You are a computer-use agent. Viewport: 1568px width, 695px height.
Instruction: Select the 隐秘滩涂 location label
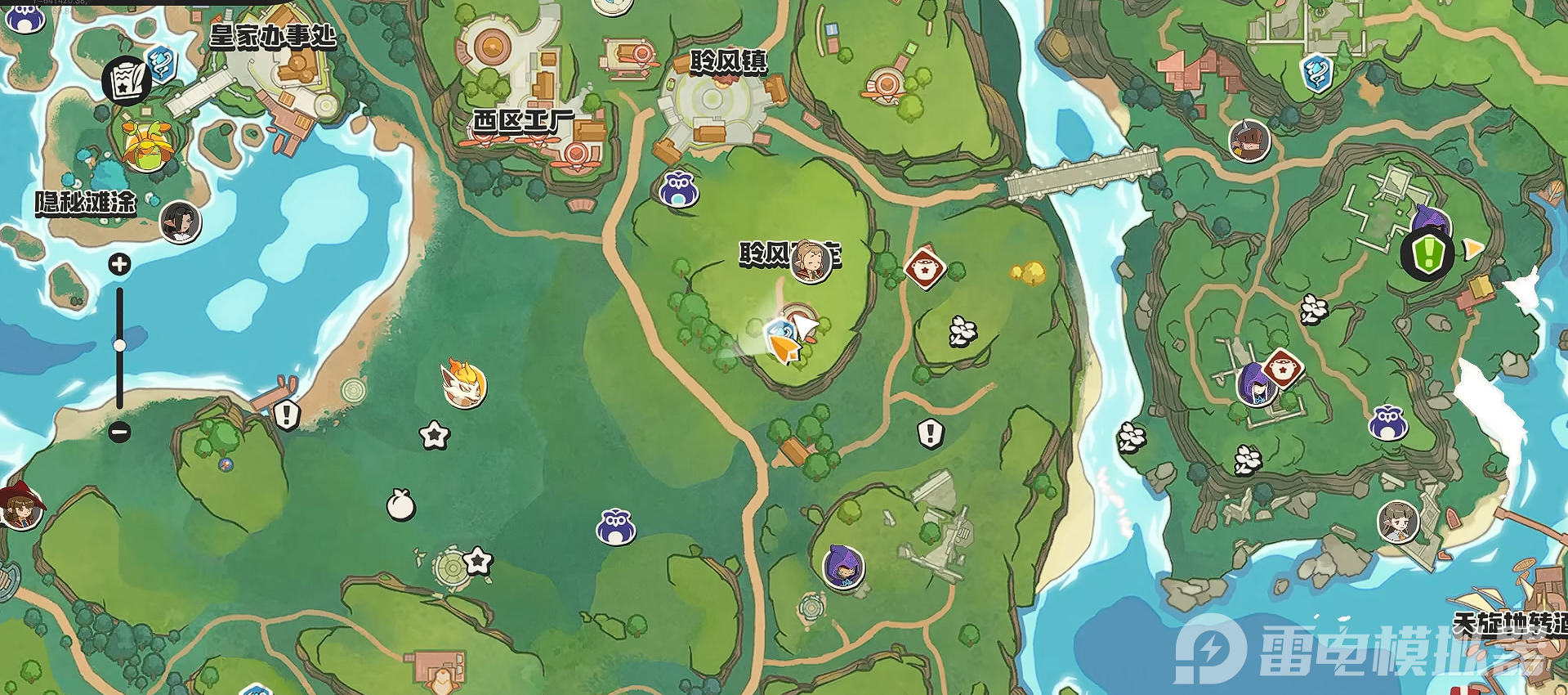(85, 202)
